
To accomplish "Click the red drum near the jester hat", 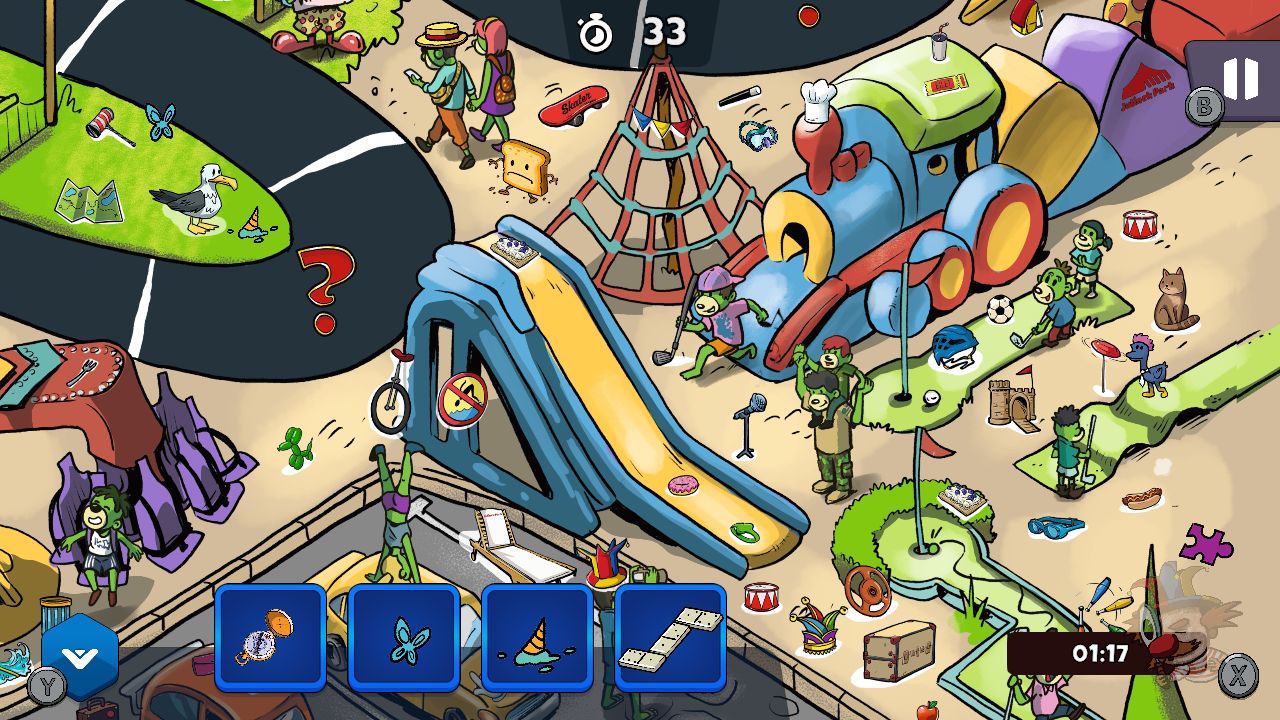I will 762,599.
